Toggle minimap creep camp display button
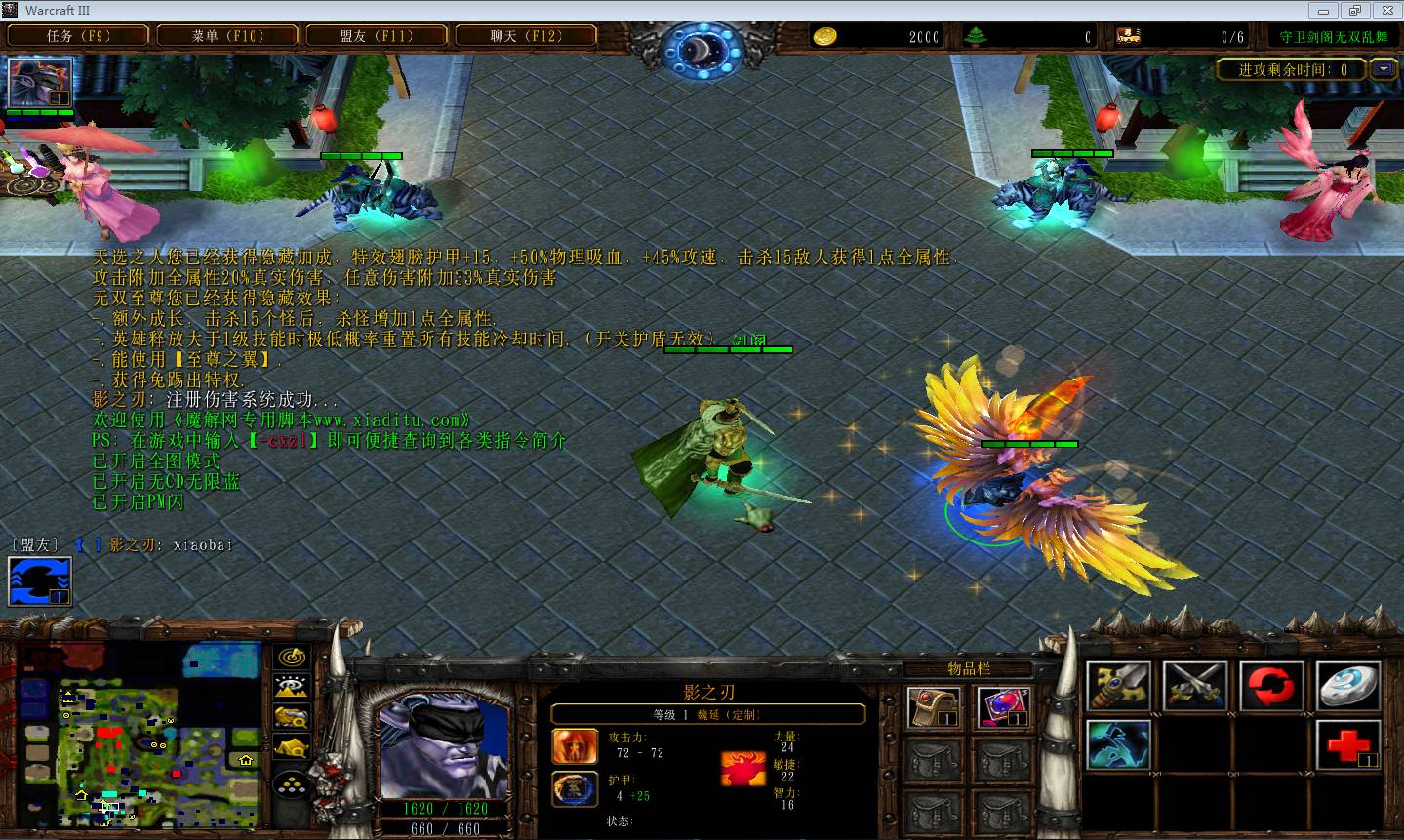 coord(293,748)
